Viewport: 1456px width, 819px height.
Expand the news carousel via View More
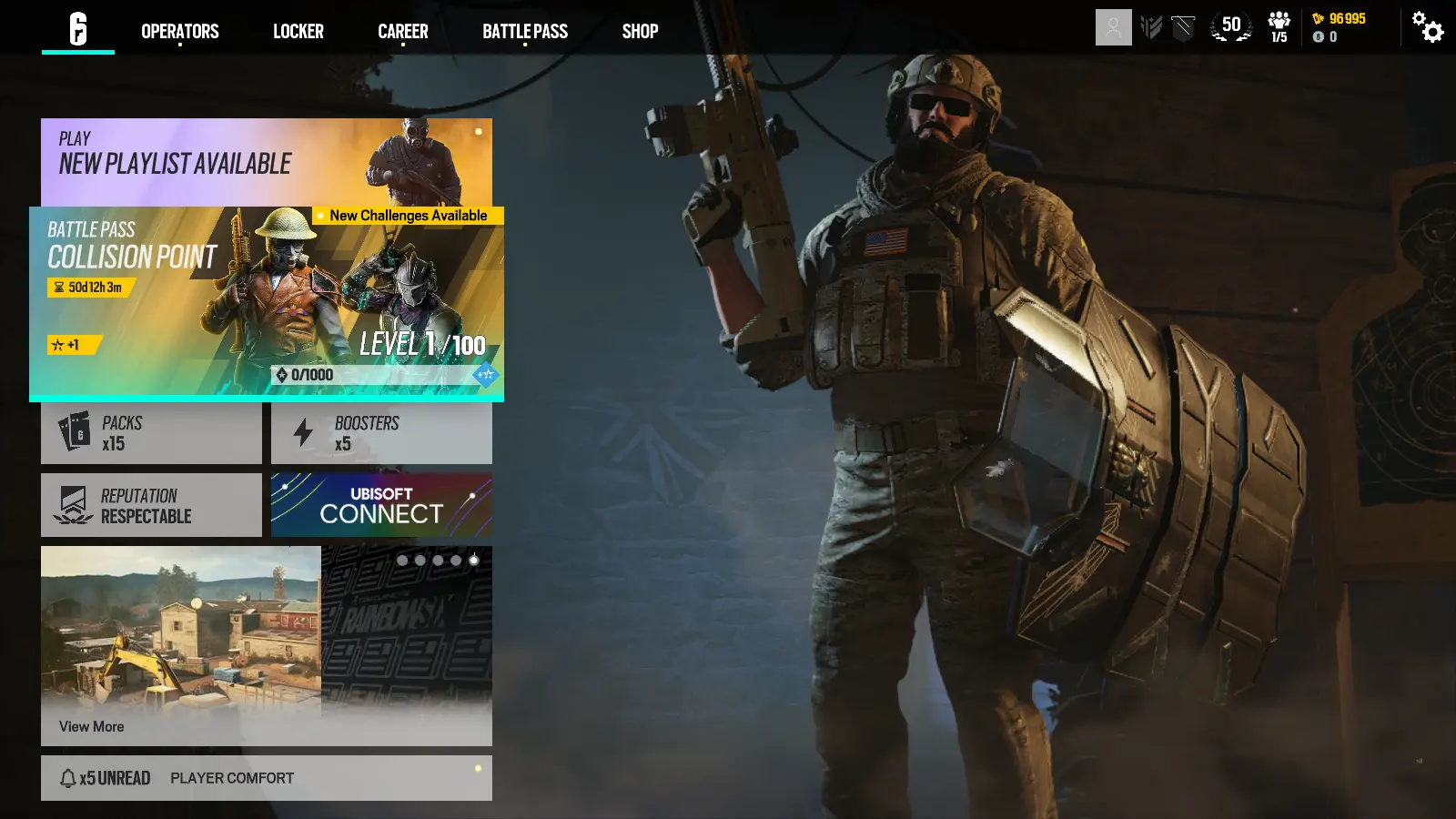click(91, 726)
